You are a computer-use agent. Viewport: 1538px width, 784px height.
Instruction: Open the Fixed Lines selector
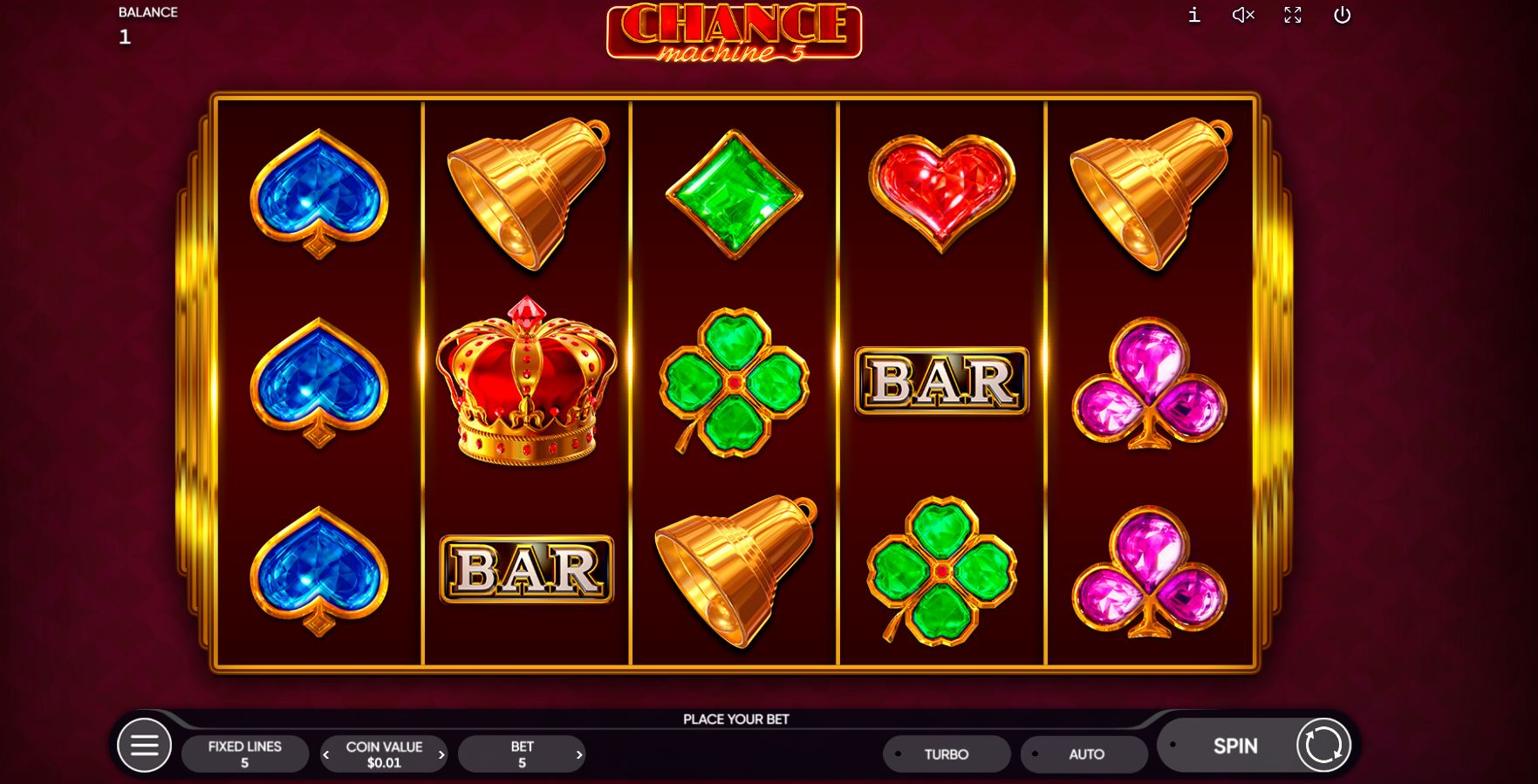244,753
